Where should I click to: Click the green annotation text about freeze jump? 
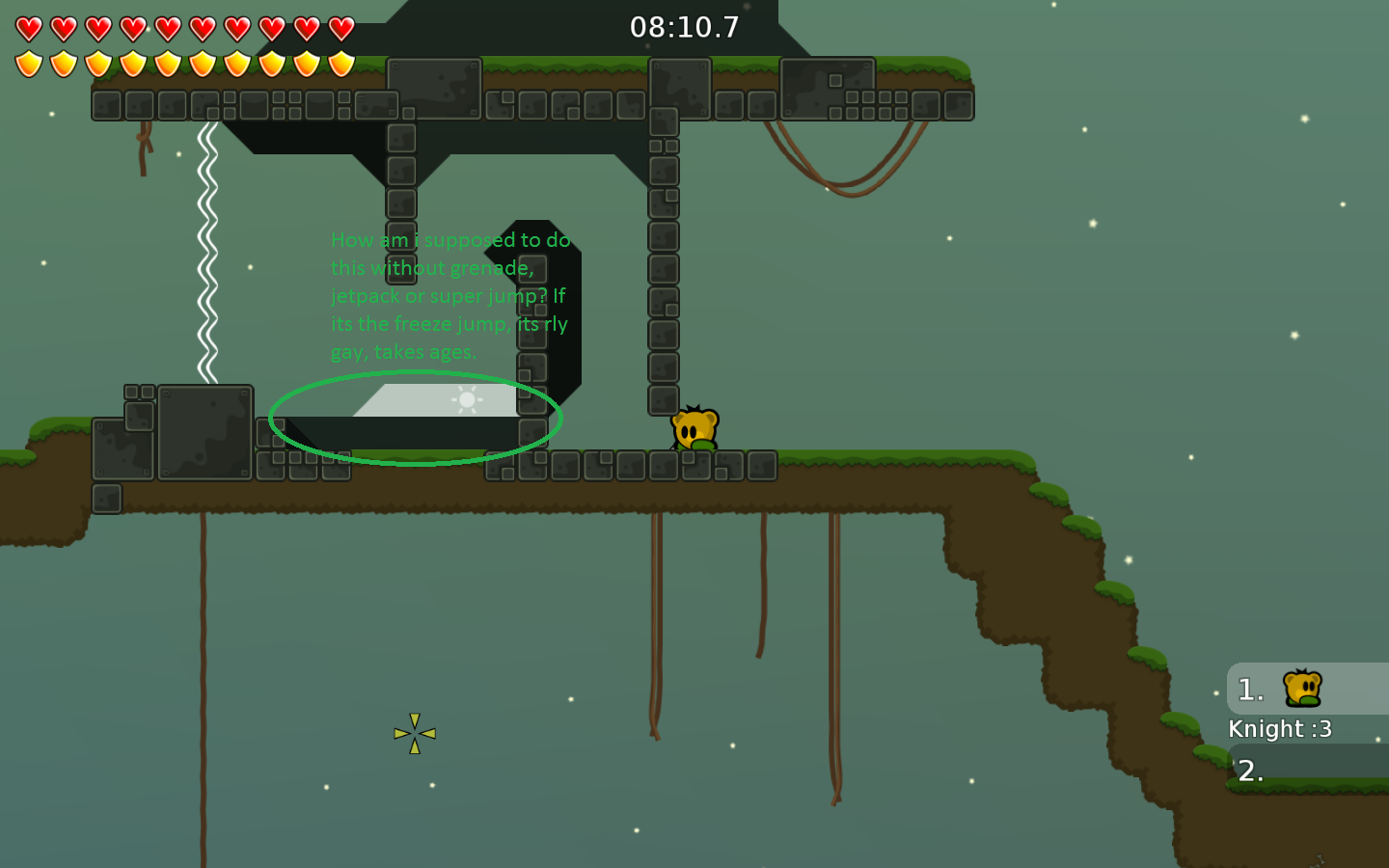tap(449, 295)
